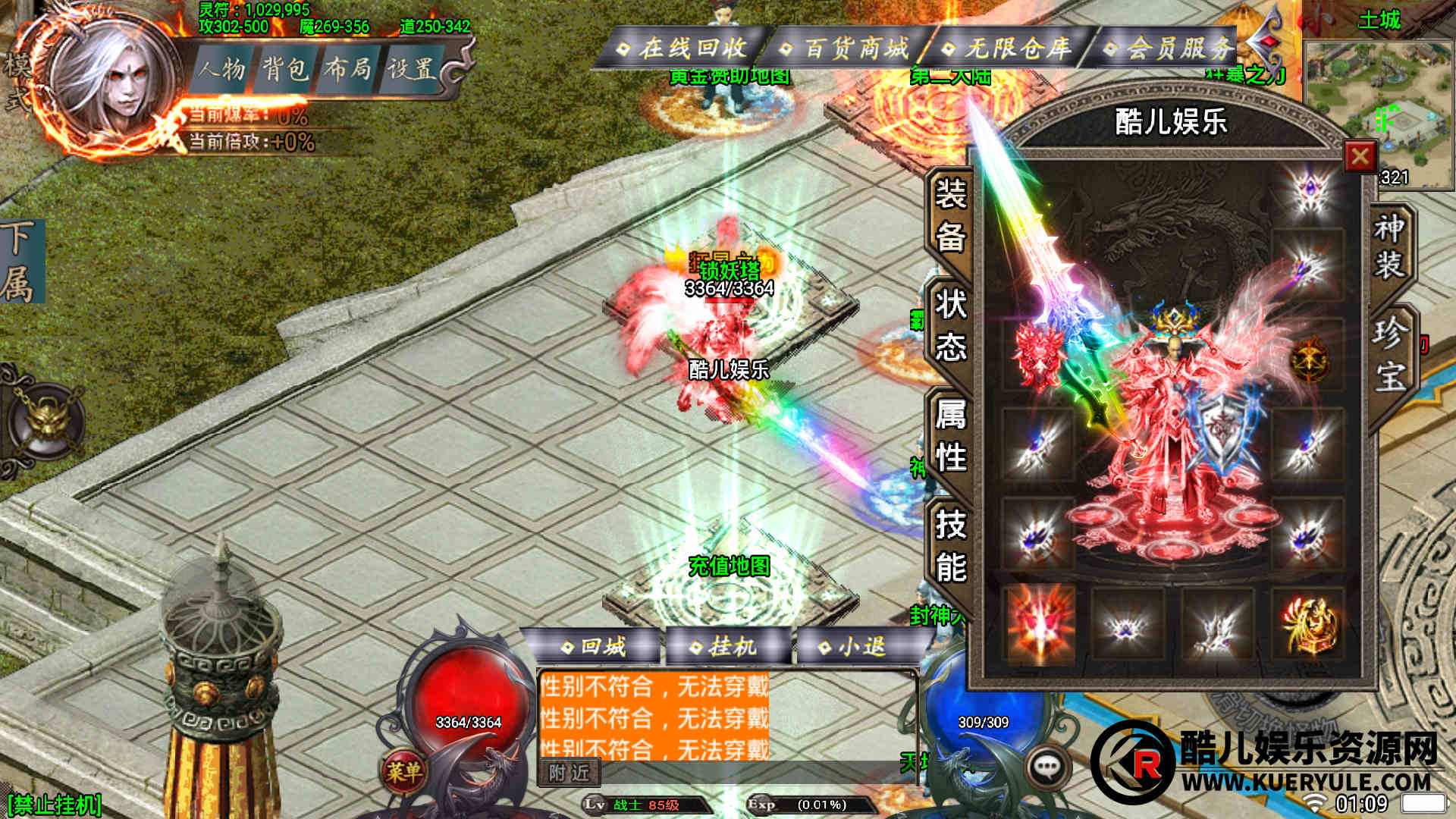Open the 人物 character menu
This screenshot has height=819, width=1456.
point(222,70)
